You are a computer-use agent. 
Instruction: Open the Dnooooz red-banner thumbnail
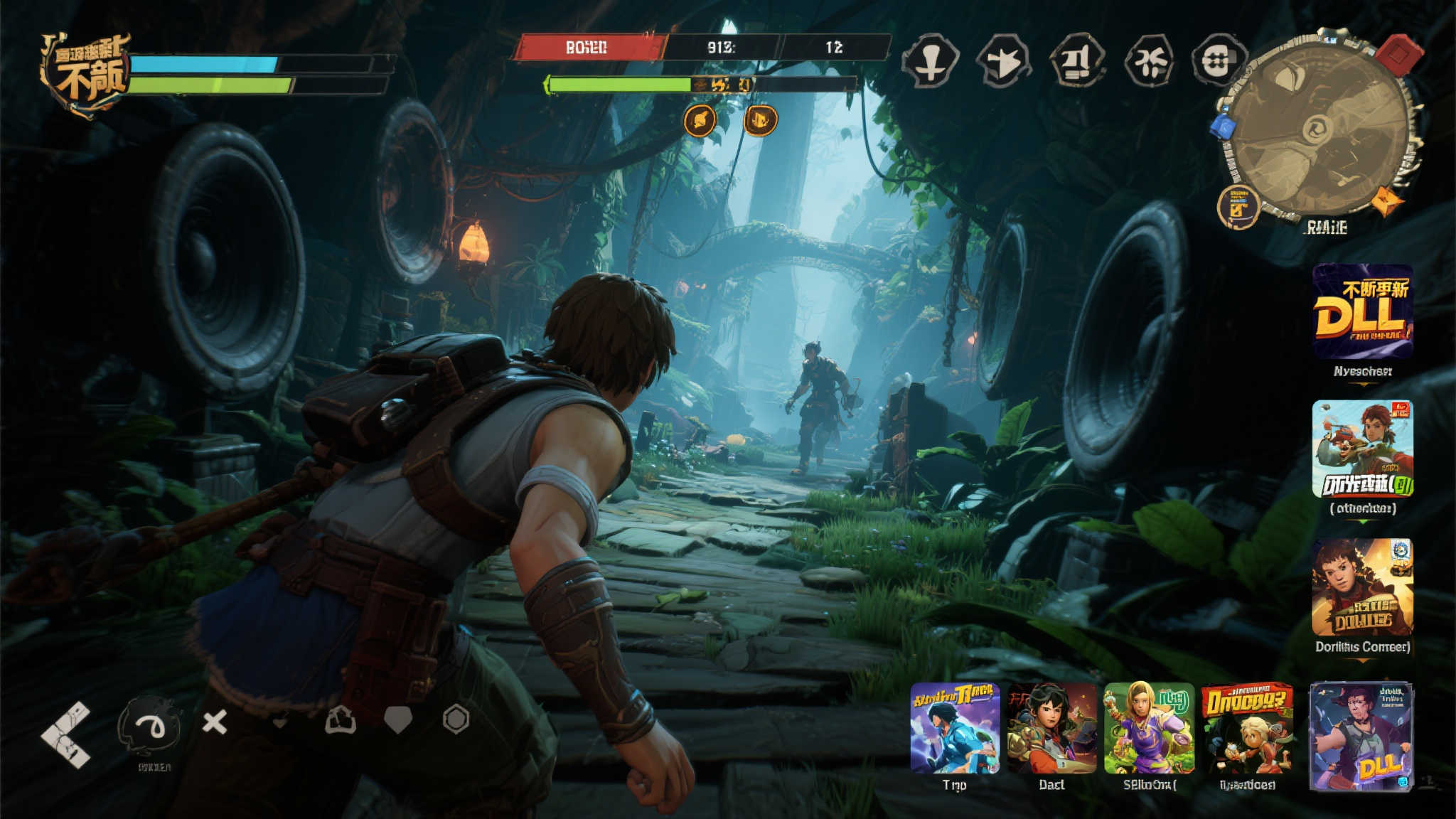[1246, 728]
